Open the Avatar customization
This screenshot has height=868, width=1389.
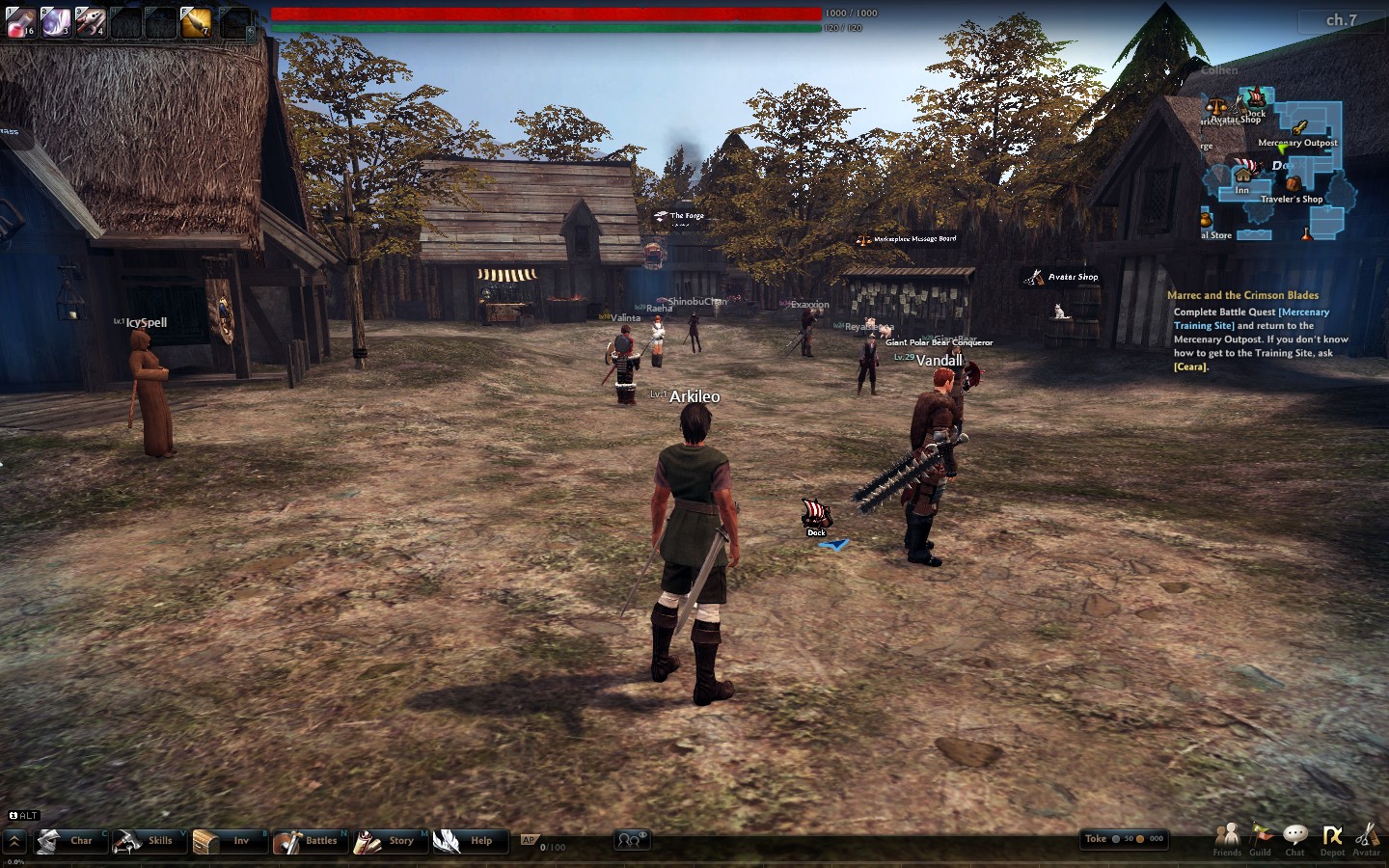pos(1367,839)
